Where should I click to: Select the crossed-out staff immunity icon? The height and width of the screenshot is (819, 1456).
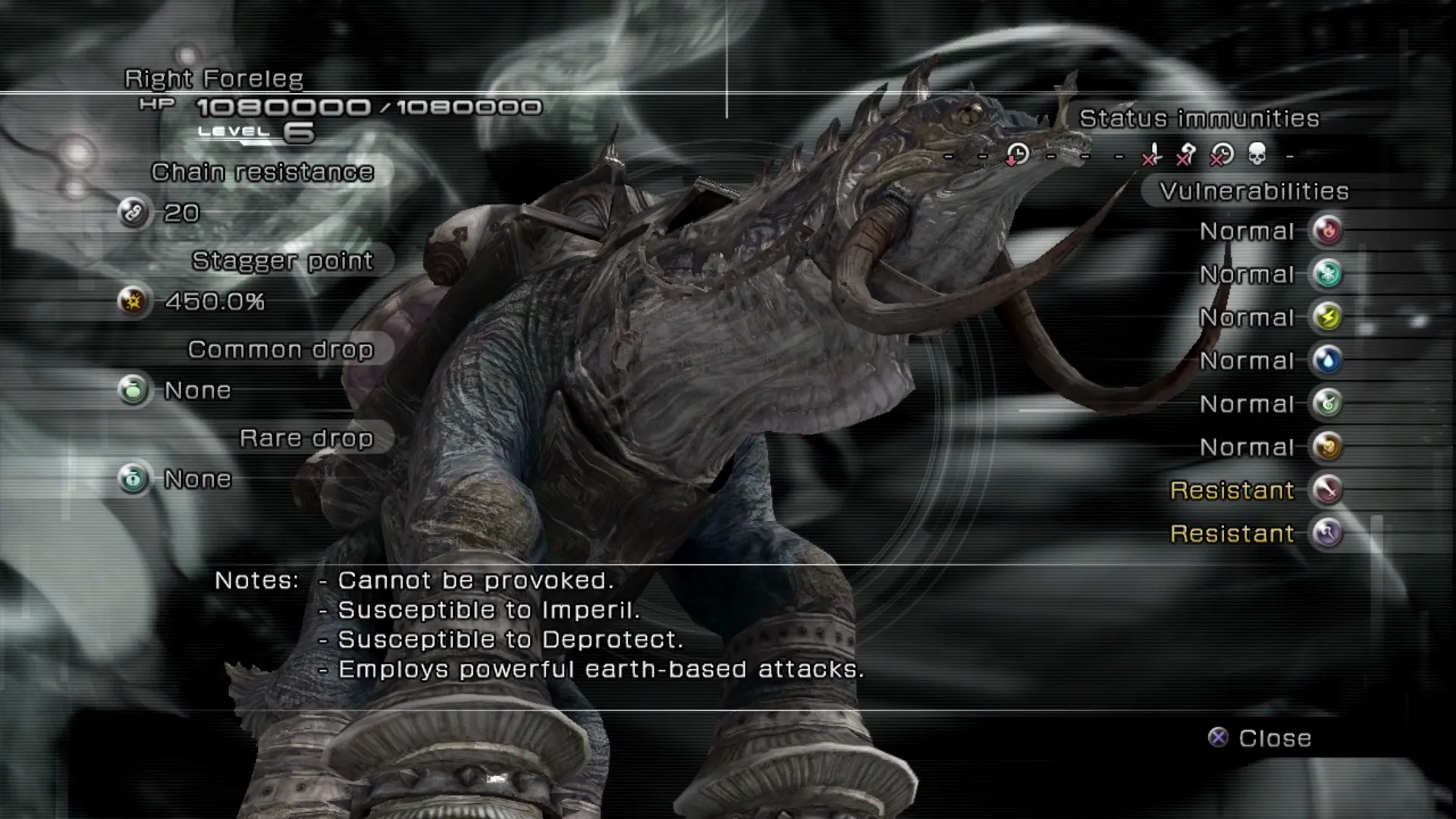click(1186, 155)
